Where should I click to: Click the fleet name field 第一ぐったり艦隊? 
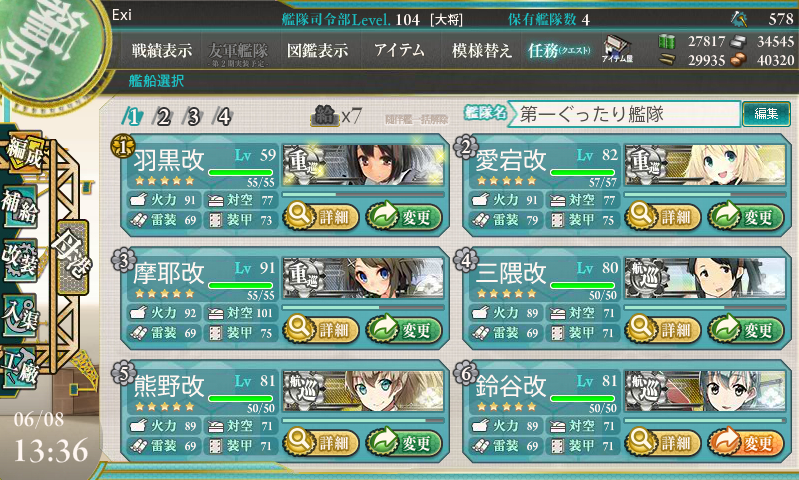coord(625,115)
